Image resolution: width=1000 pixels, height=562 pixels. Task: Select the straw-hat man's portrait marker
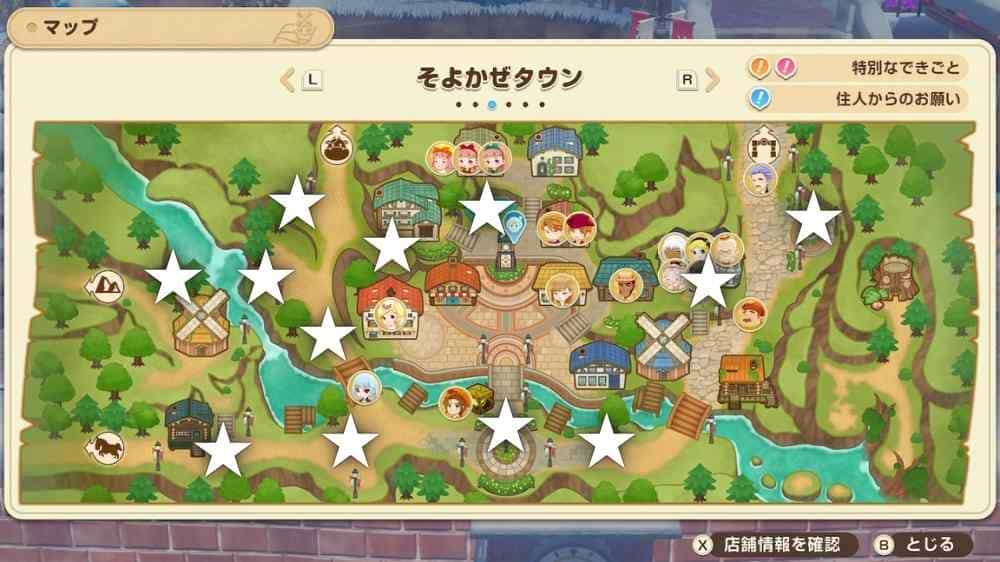tap(625, 284)
